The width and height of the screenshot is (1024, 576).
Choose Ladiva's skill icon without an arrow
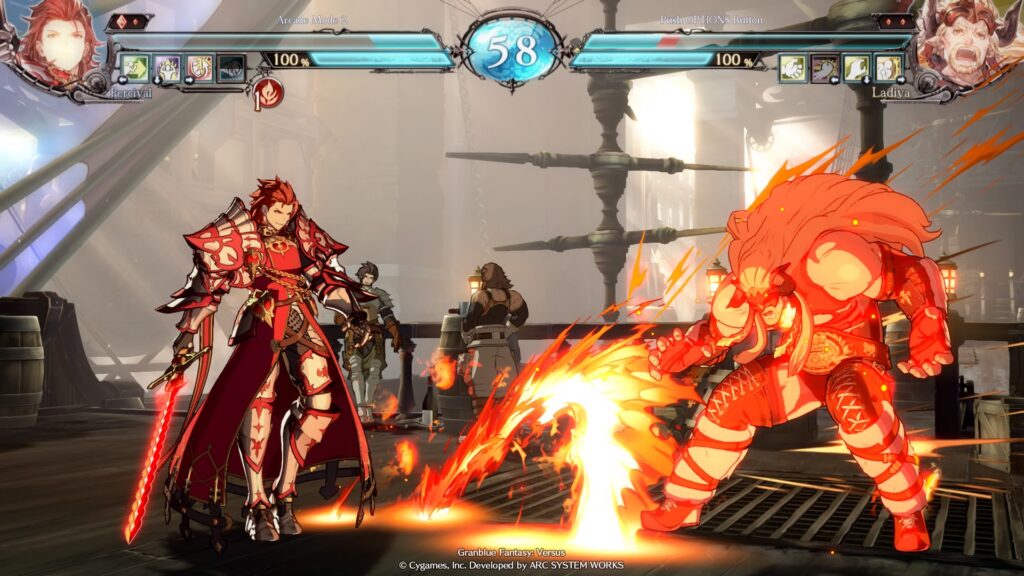click(793, 68)
